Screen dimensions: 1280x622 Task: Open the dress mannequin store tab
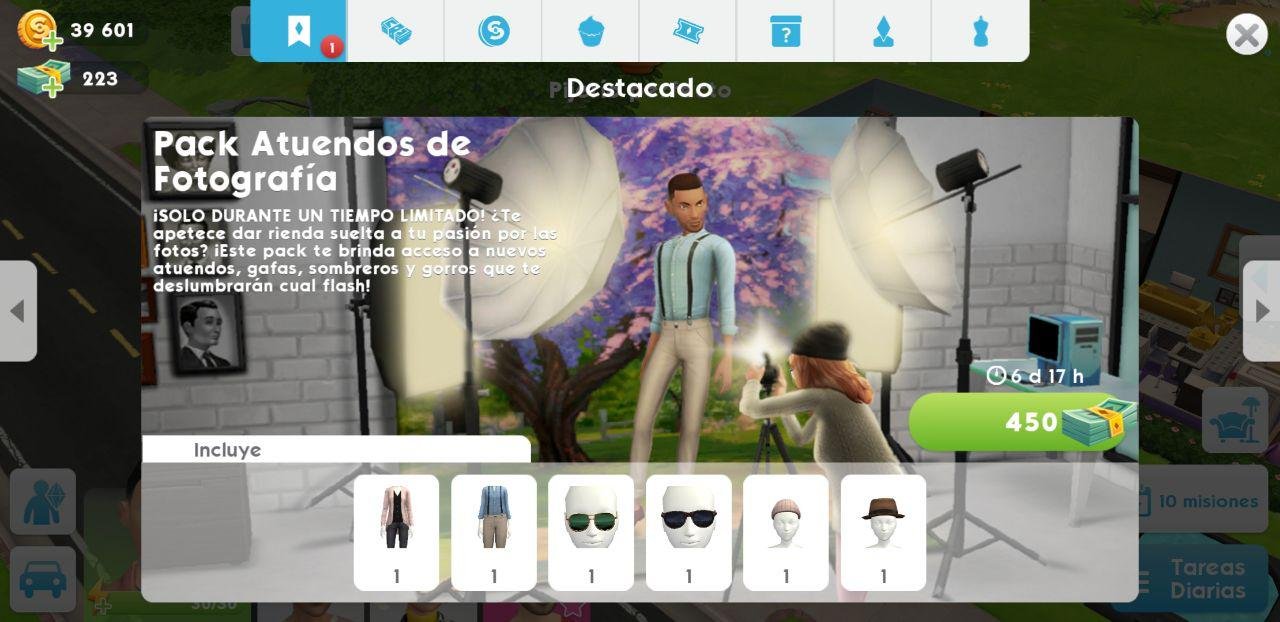(980, 31)
